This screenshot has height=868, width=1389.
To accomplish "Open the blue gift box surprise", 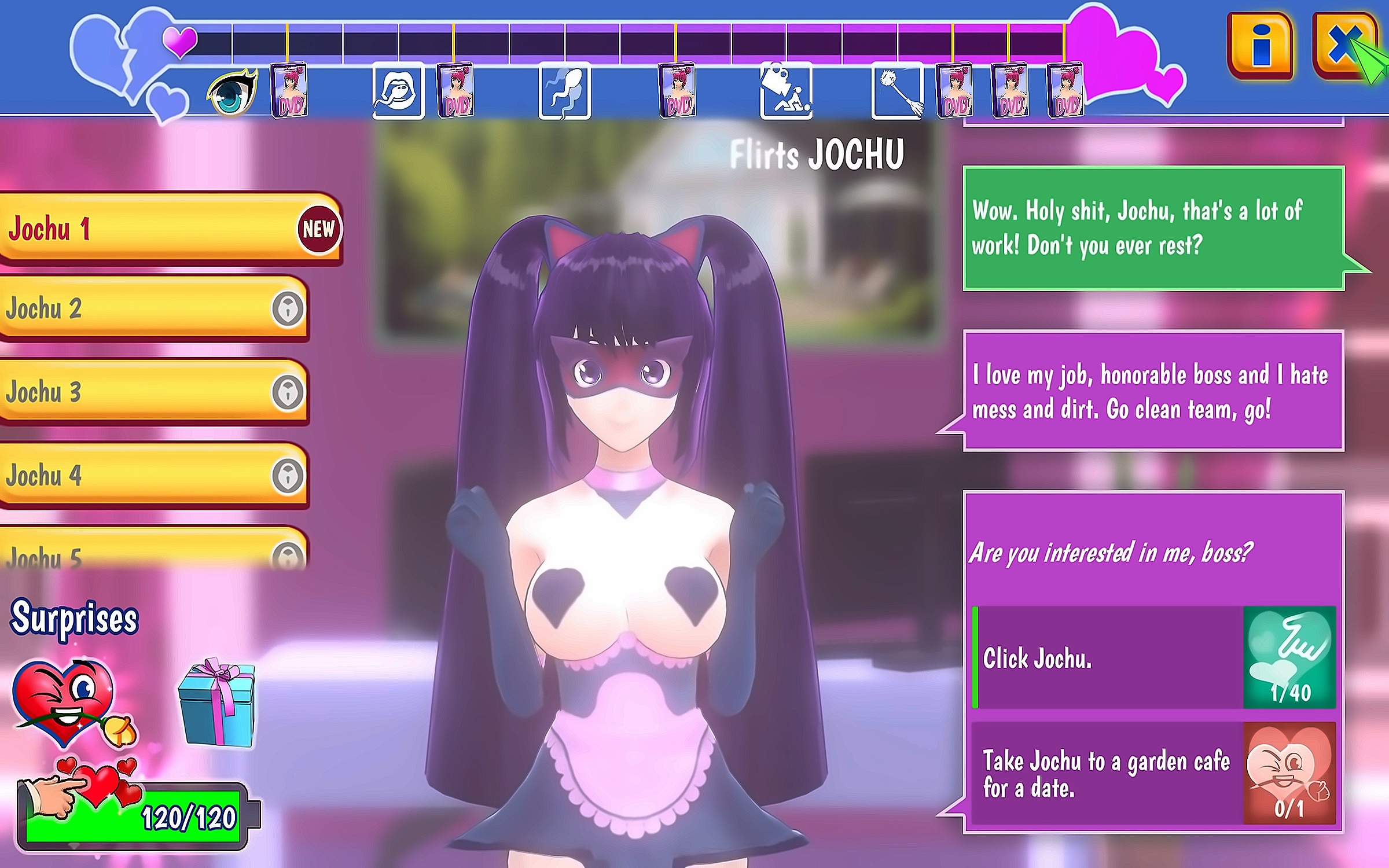I will click(x=218, y=702).
